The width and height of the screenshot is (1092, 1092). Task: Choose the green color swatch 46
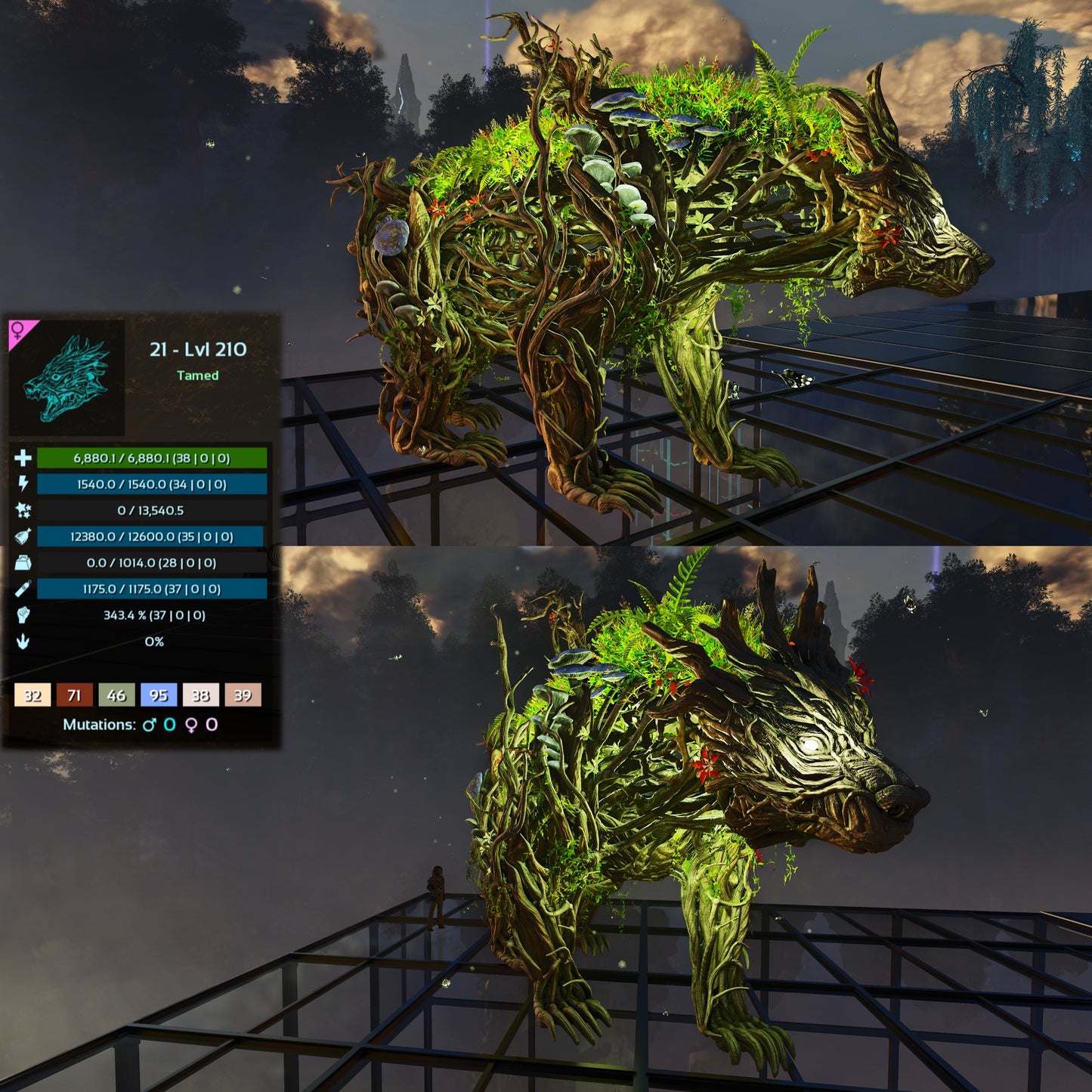click(x=116, y=694)
